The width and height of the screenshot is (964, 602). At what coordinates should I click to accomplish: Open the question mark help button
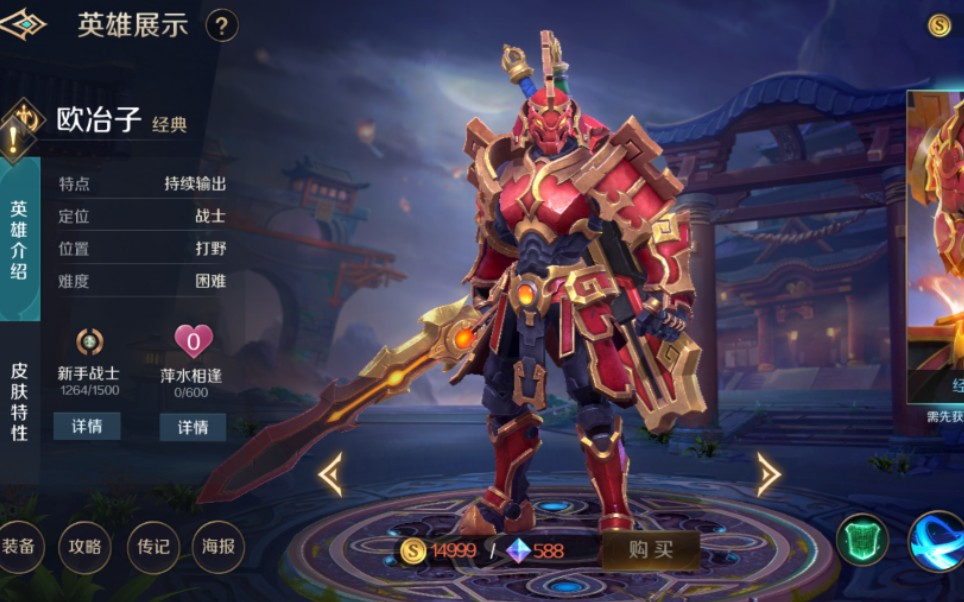pyautogui.click(x=222, y=25)
